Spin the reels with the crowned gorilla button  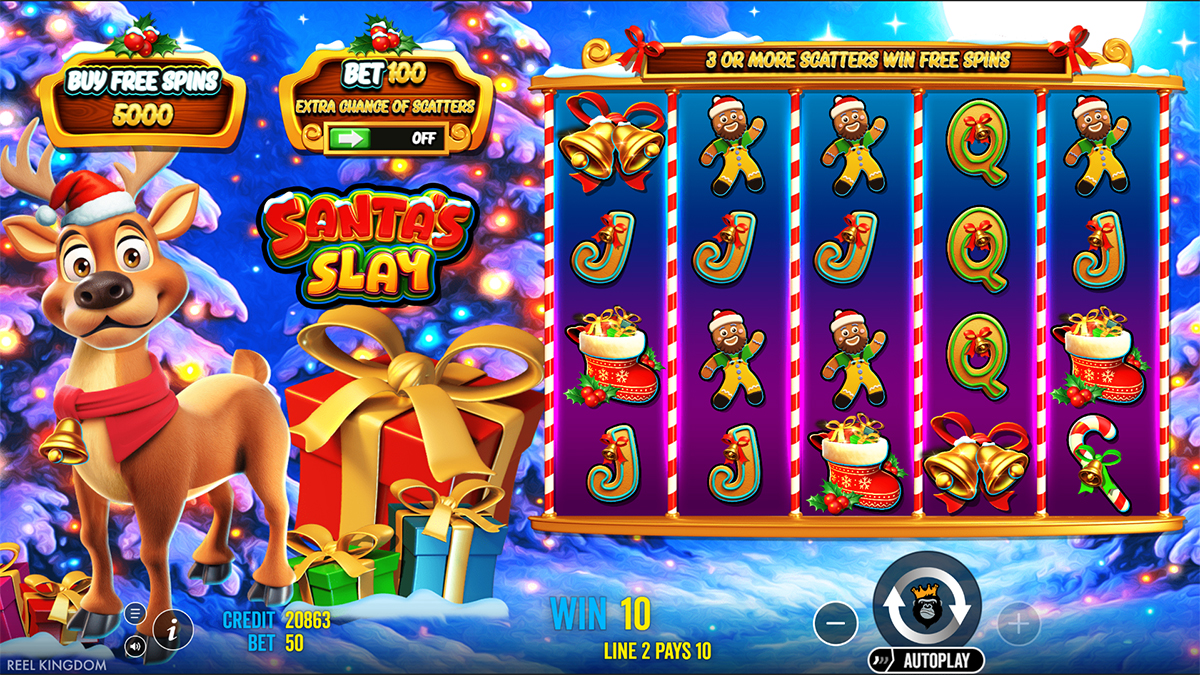[x=926, y=607]
